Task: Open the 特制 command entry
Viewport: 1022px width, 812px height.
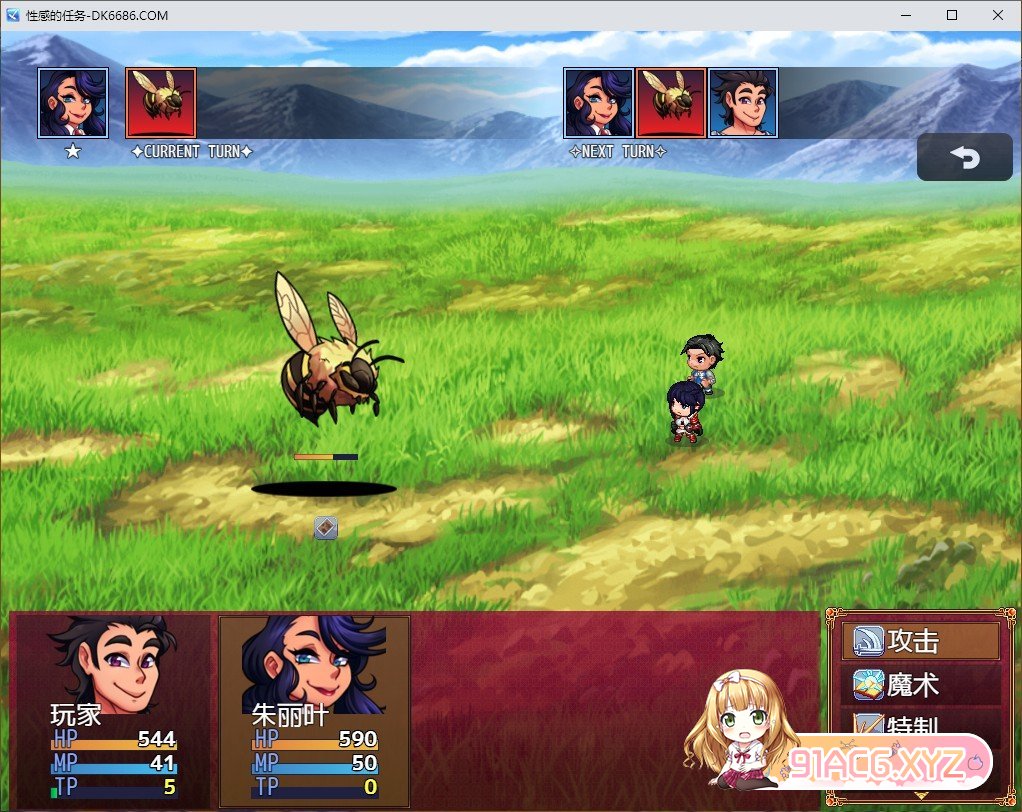Action: 920,727
